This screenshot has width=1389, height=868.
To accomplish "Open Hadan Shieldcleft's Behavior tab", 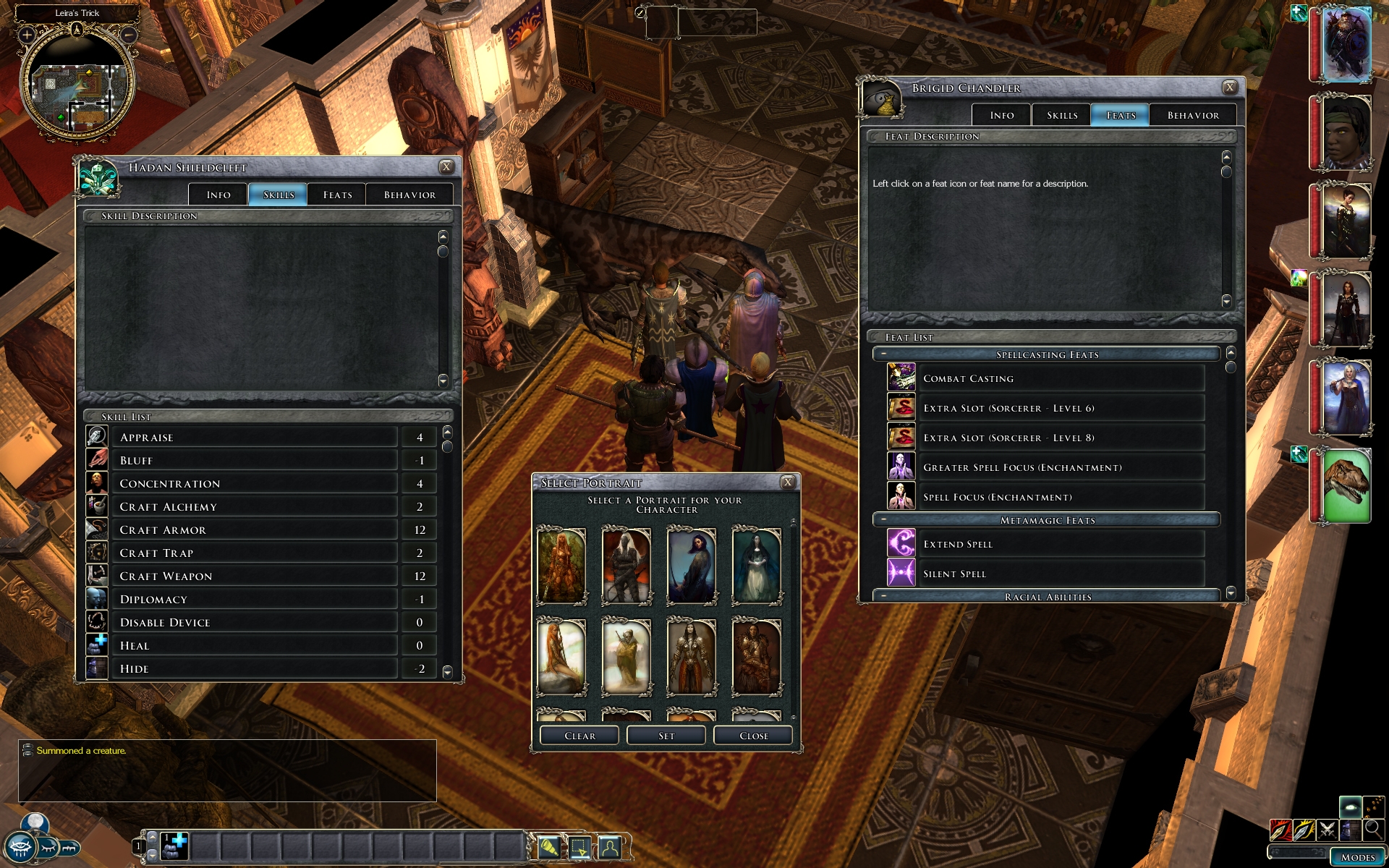I will click(x=409, y=195).
